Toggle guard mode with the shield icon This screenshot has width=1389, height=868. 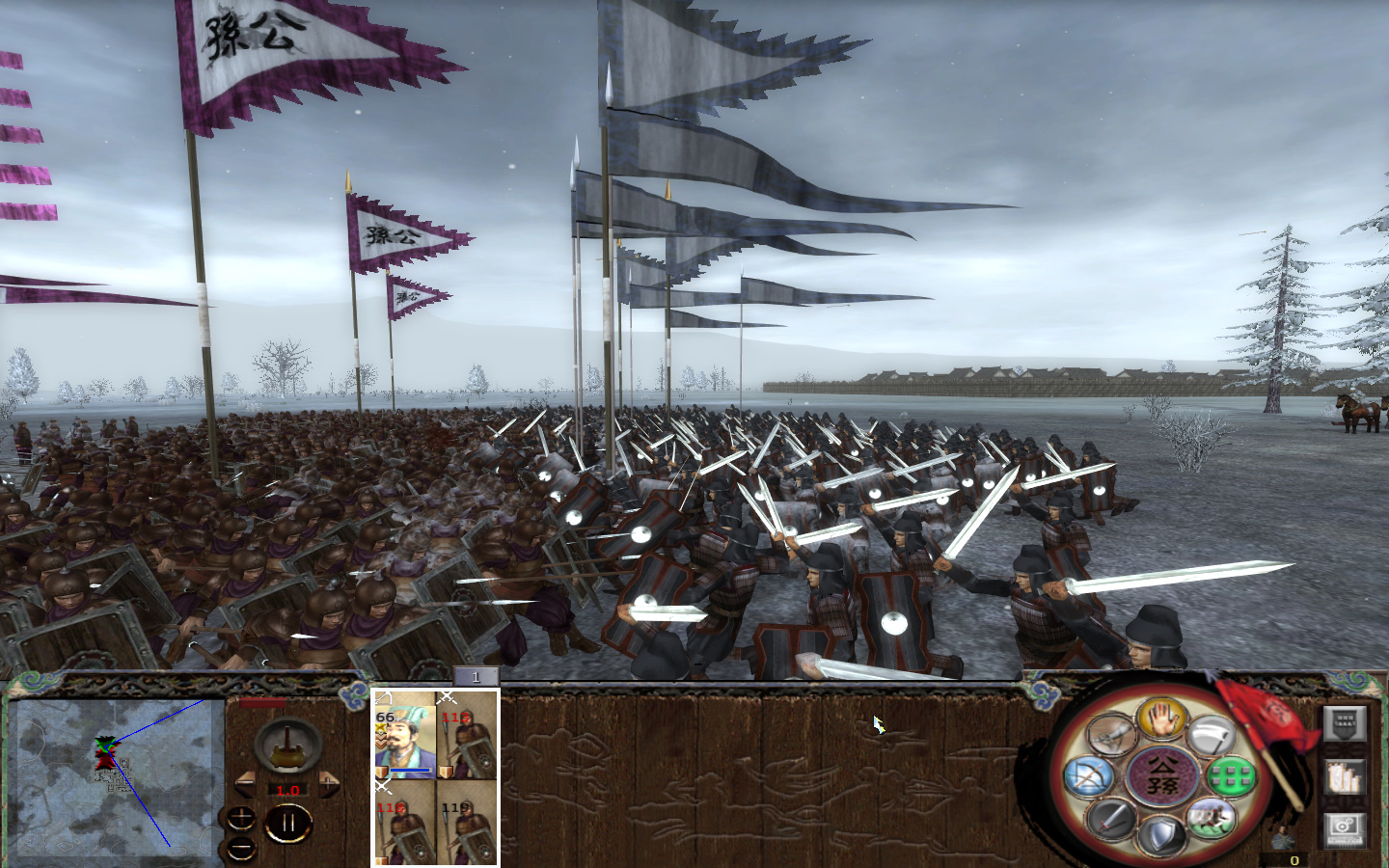coord(1163,834)
